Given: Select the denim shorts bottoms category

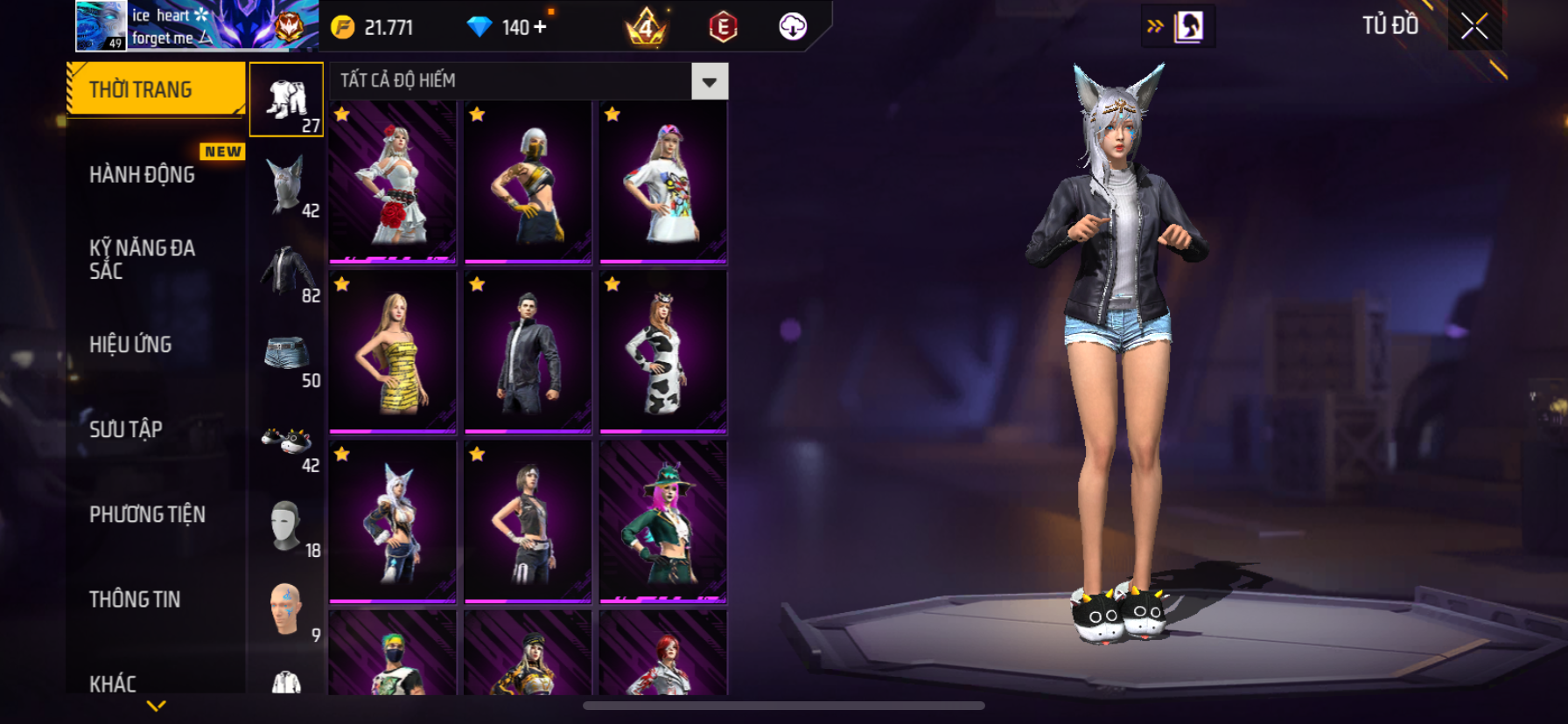Looking at the screenshot, I should [x=287, y=355].
